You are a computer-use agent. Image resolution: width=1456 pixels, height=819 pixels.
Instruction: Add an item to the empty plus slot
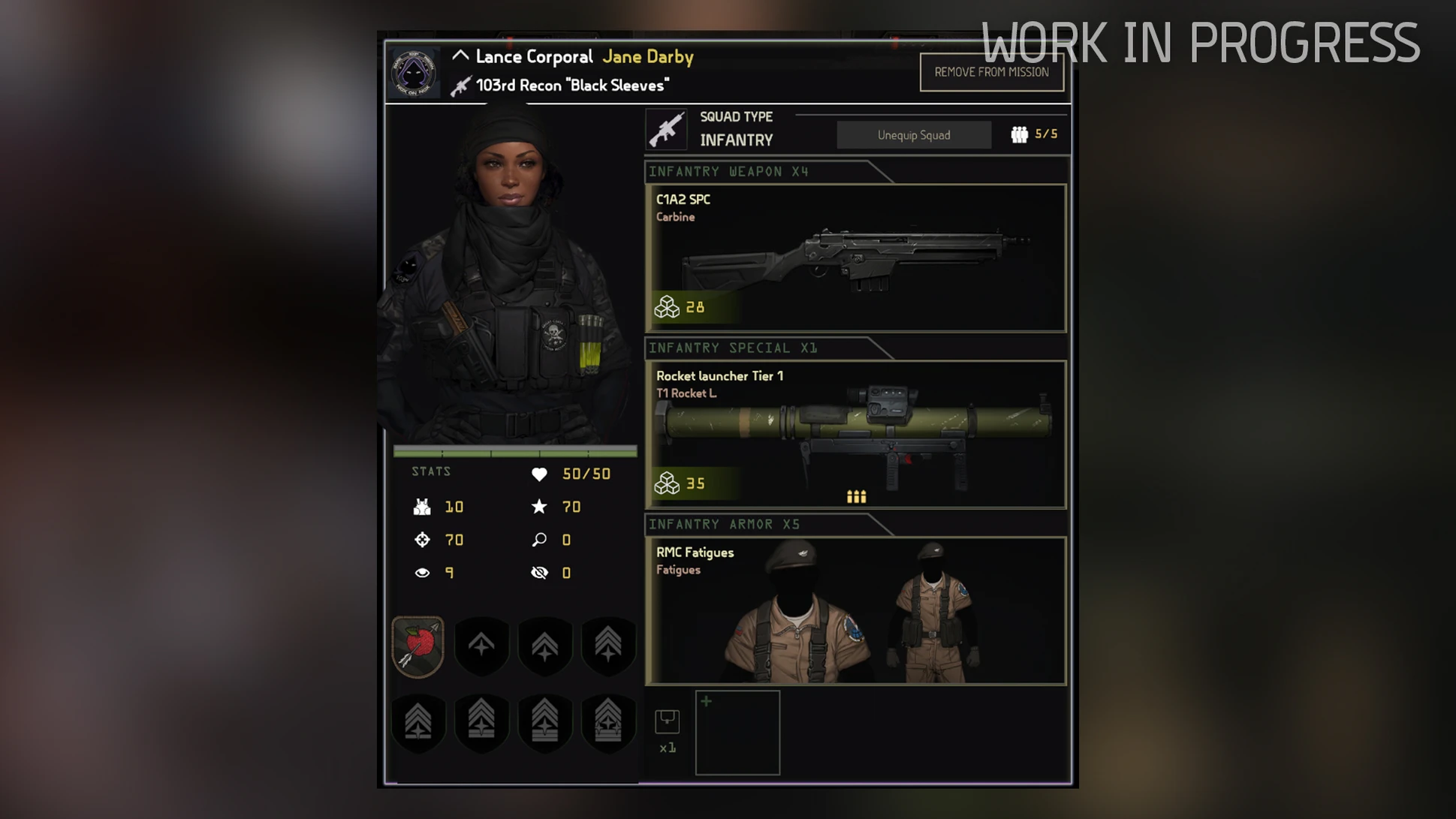coord(737,732)
